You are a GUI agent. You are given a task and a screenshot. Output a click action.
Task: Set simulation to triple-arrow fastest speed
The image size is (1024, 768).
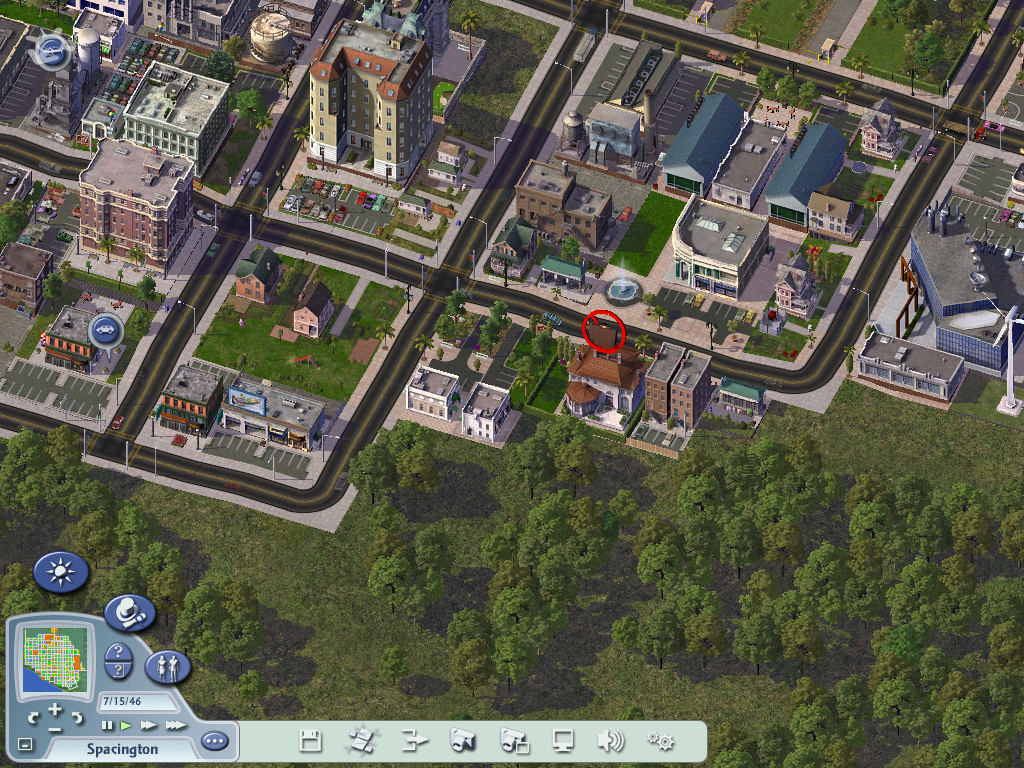coord(175,725)
